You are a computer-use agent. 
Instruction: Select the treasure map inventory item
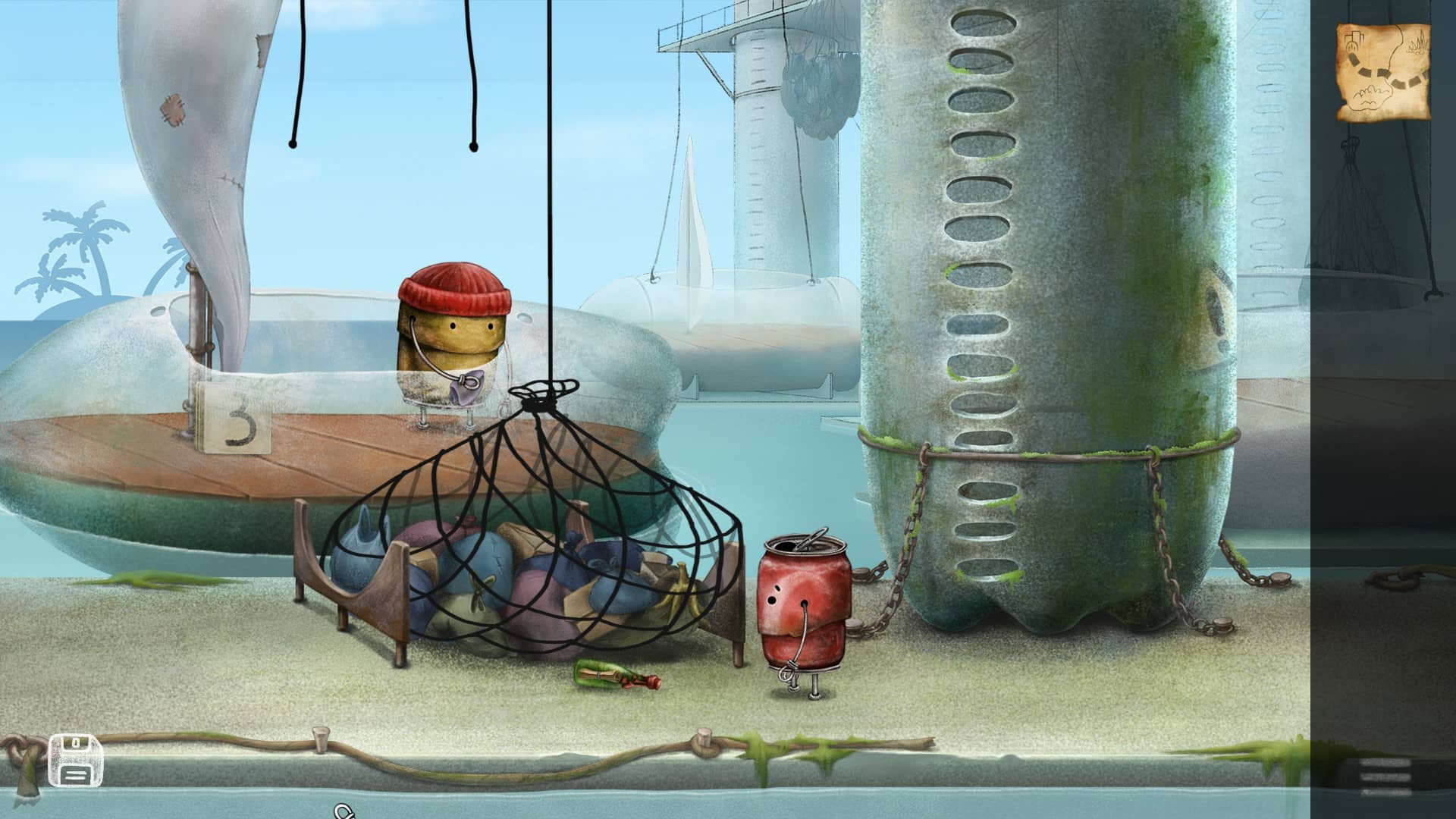pos(1382,72)
